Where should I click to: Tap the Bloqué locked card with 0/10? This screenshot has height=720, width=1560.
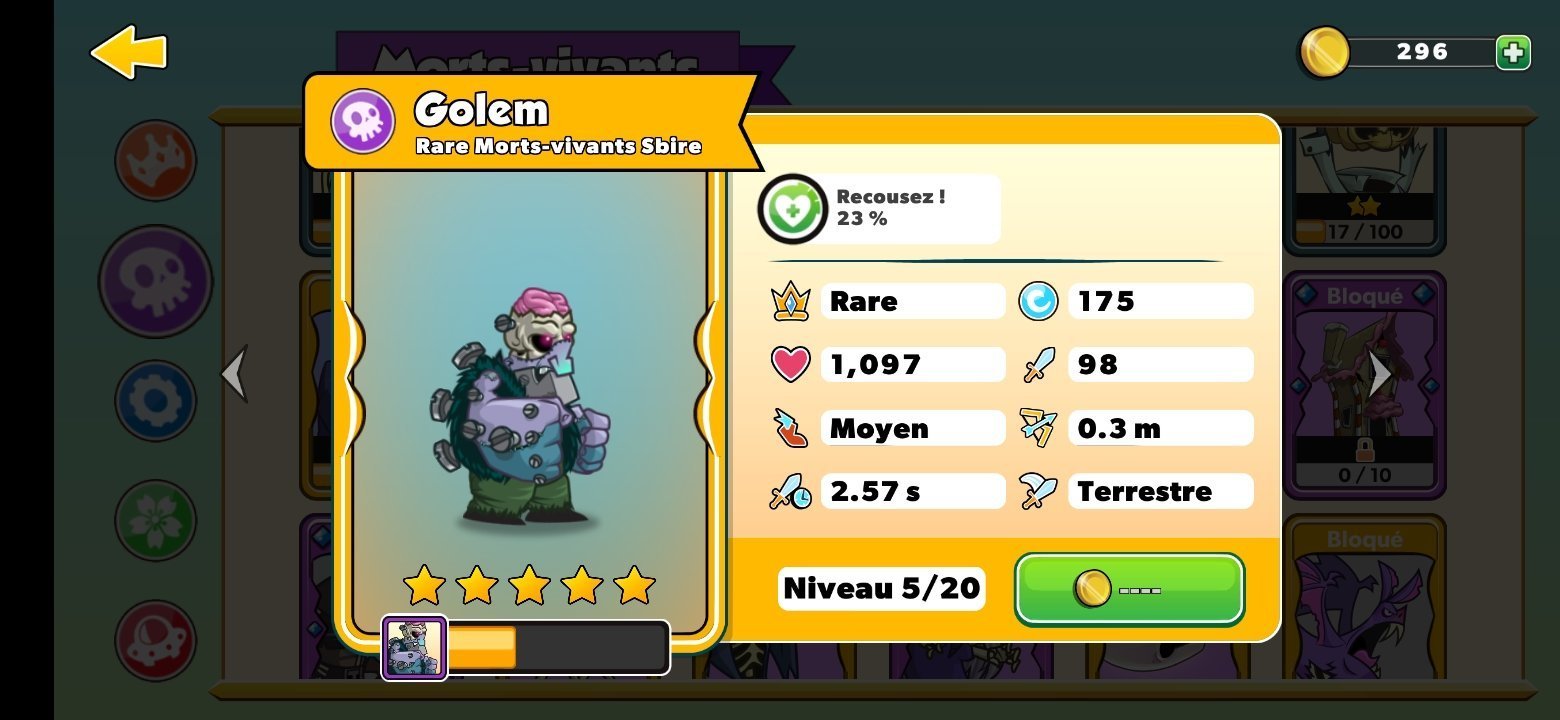coord(1364,385)
